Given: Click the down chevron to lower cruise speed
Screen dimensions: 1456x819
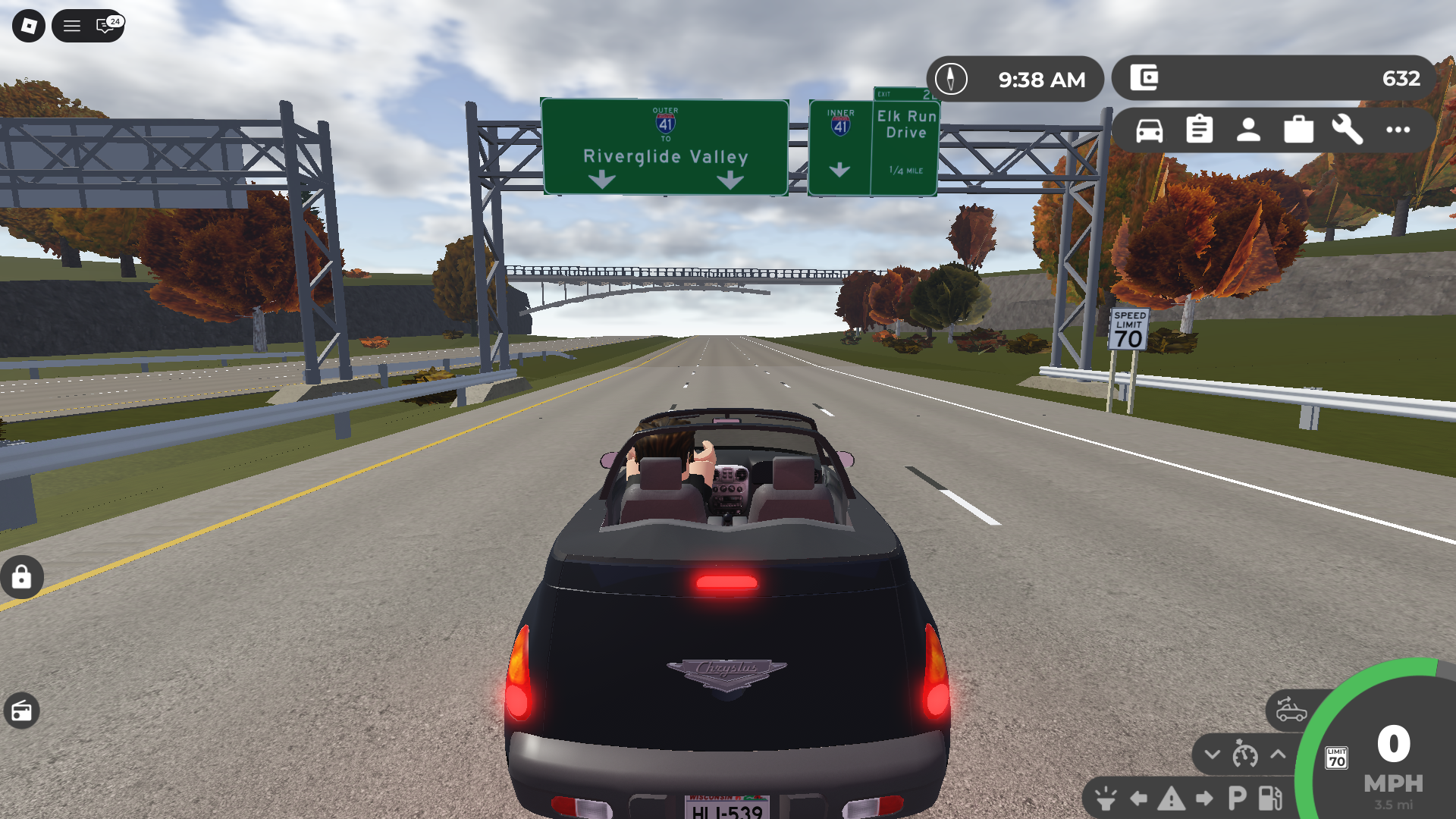Looking at the screenshot, I should tap(1212, 755).
